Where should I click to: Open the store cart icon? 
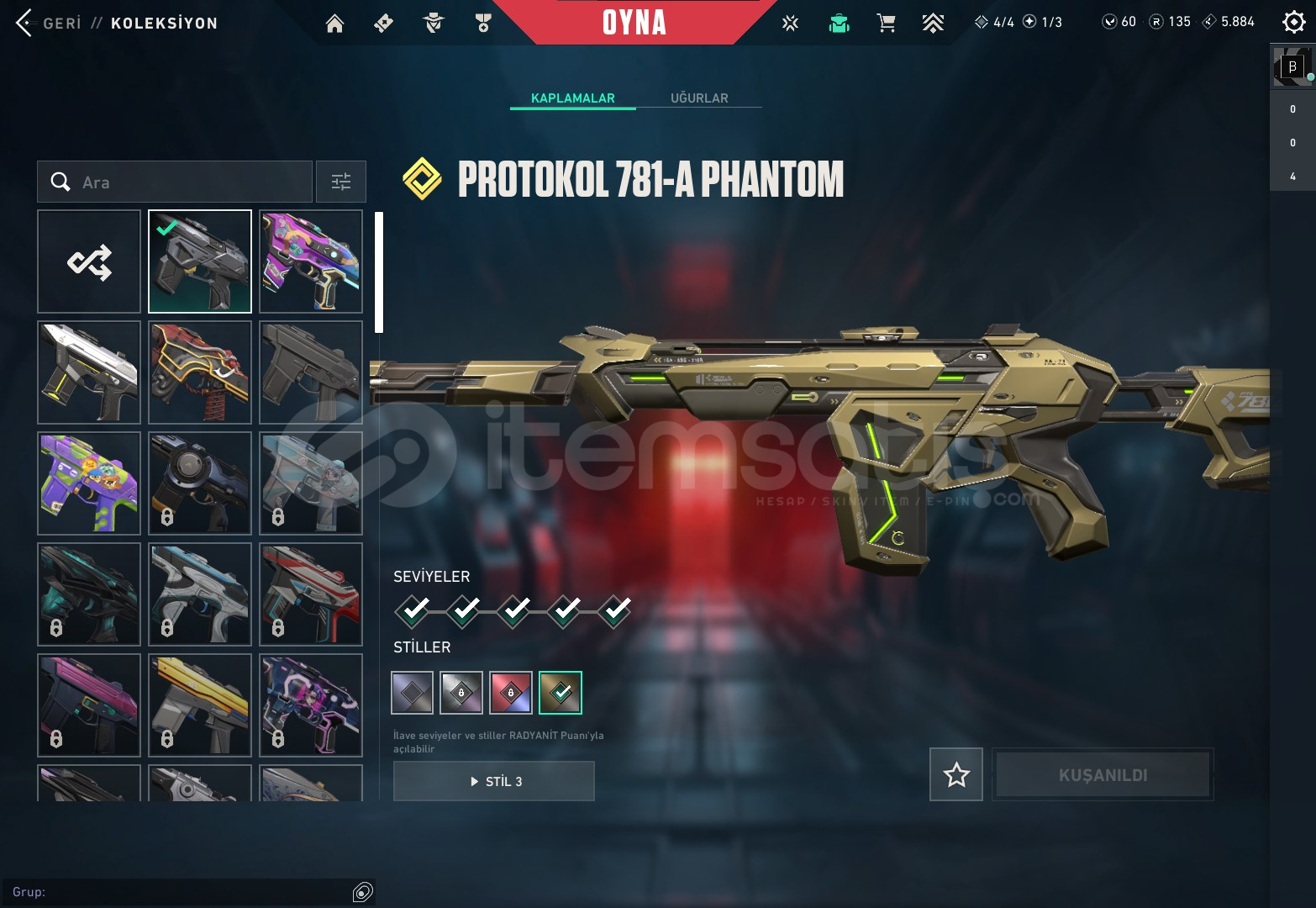pos(886,23)
